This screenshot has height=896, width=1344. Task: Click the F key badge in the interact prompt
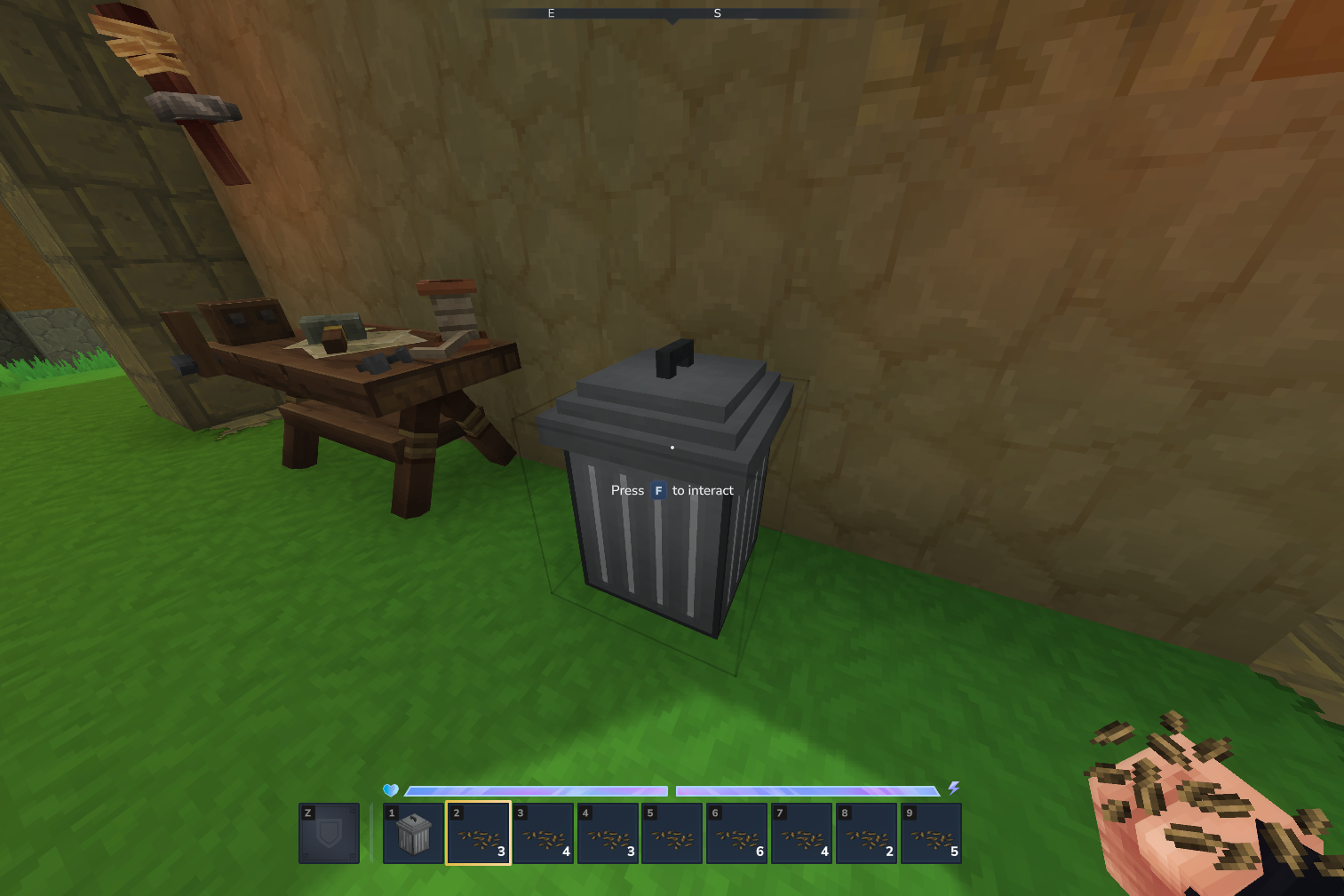coord(658,490)
